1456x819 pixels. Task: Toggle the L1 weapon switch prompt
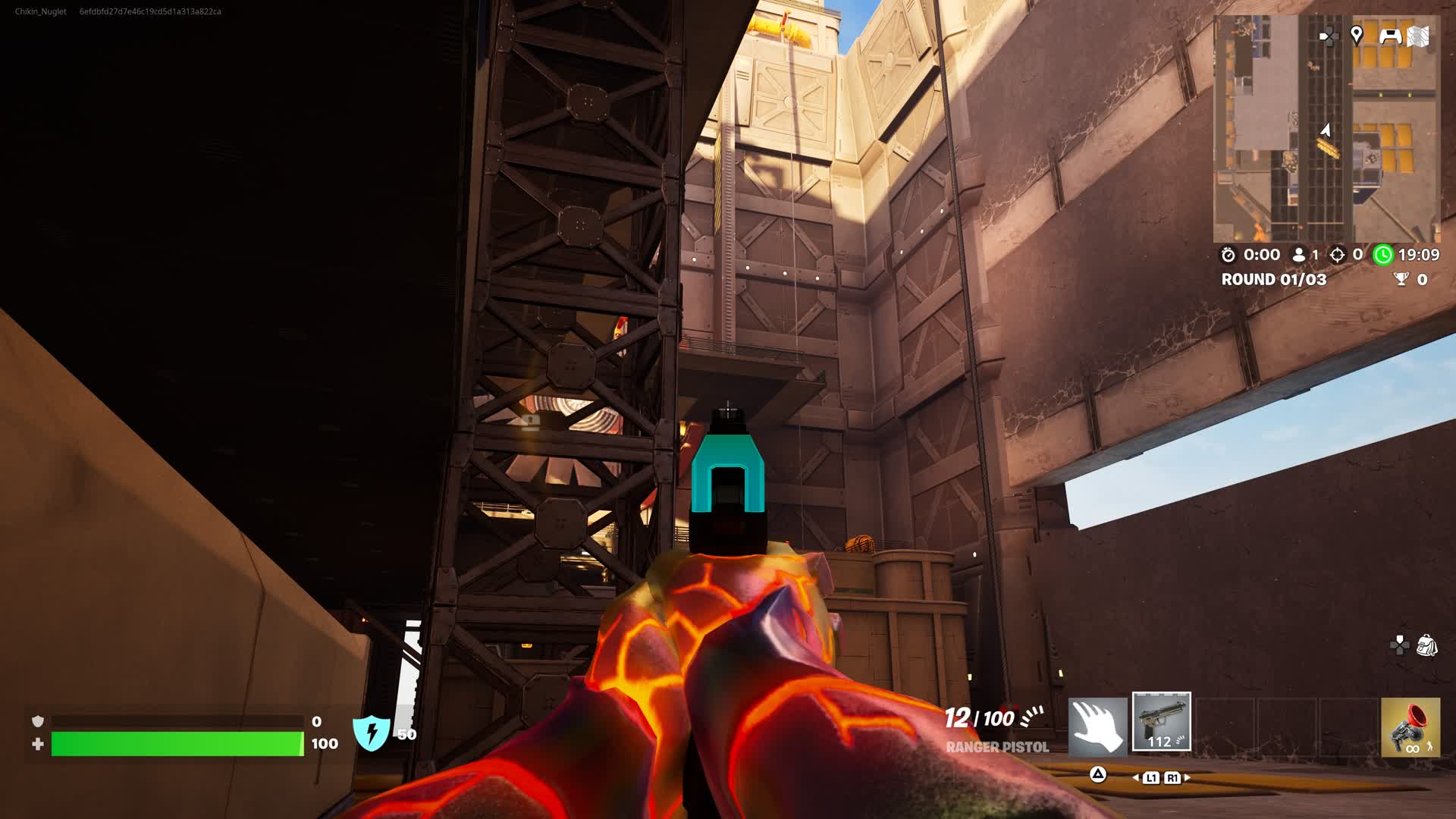pos(1152,776)
